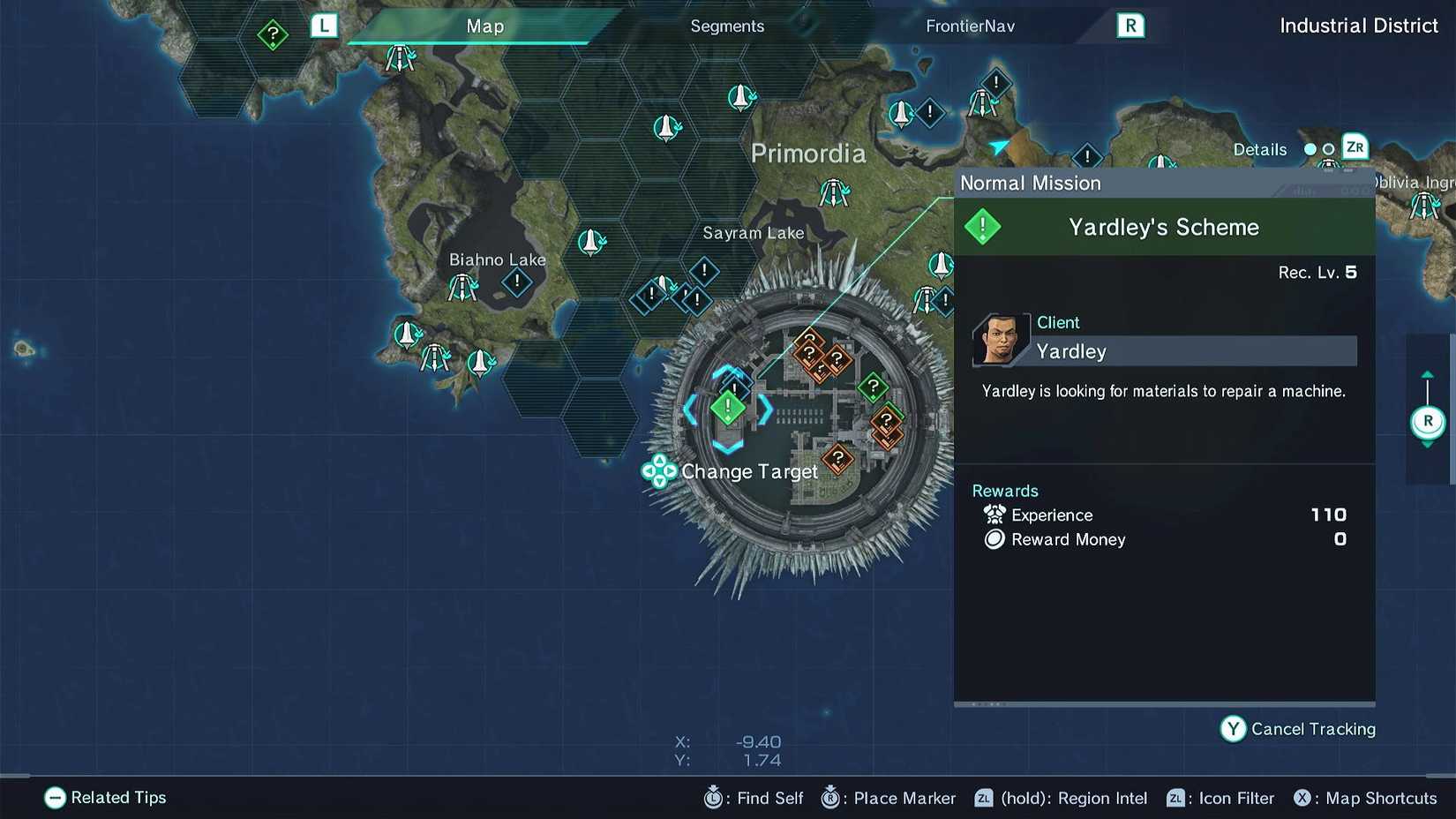The image size is (1456, 819).
Task: Switch to the Segments tab
Action: (x=726, y=26)
